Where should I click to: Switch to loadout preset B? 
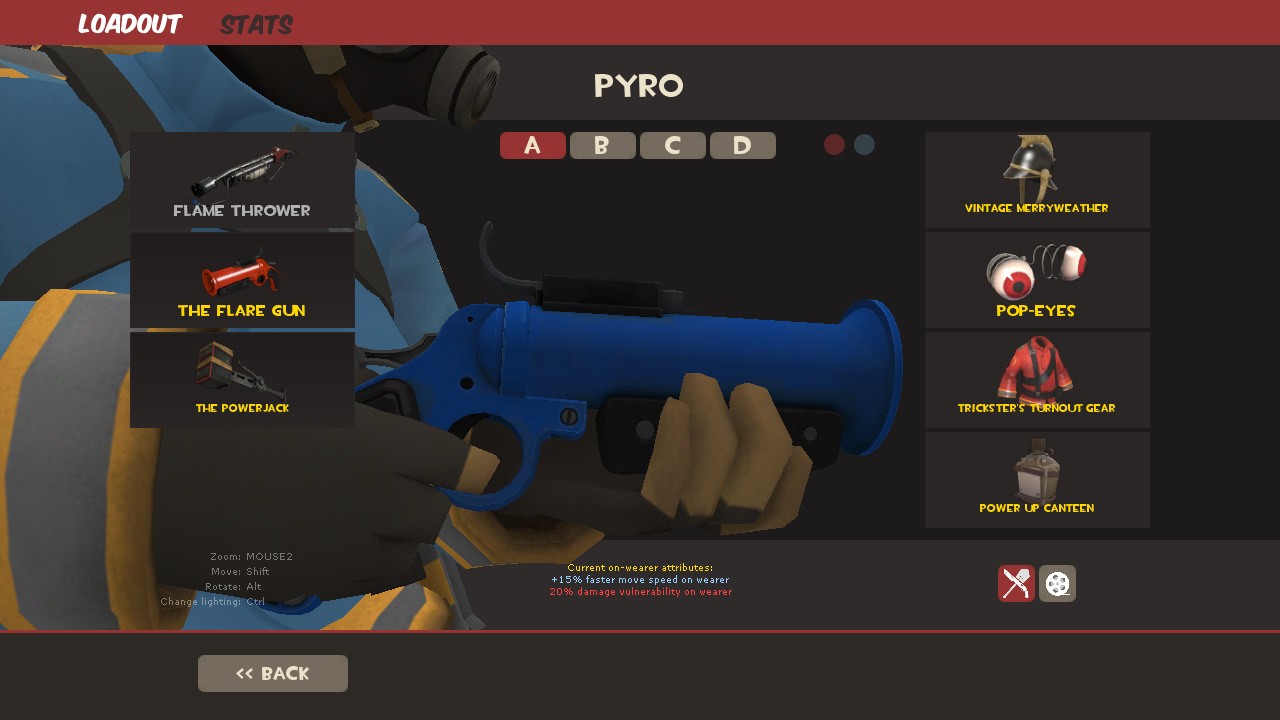(x=603, y=145)
